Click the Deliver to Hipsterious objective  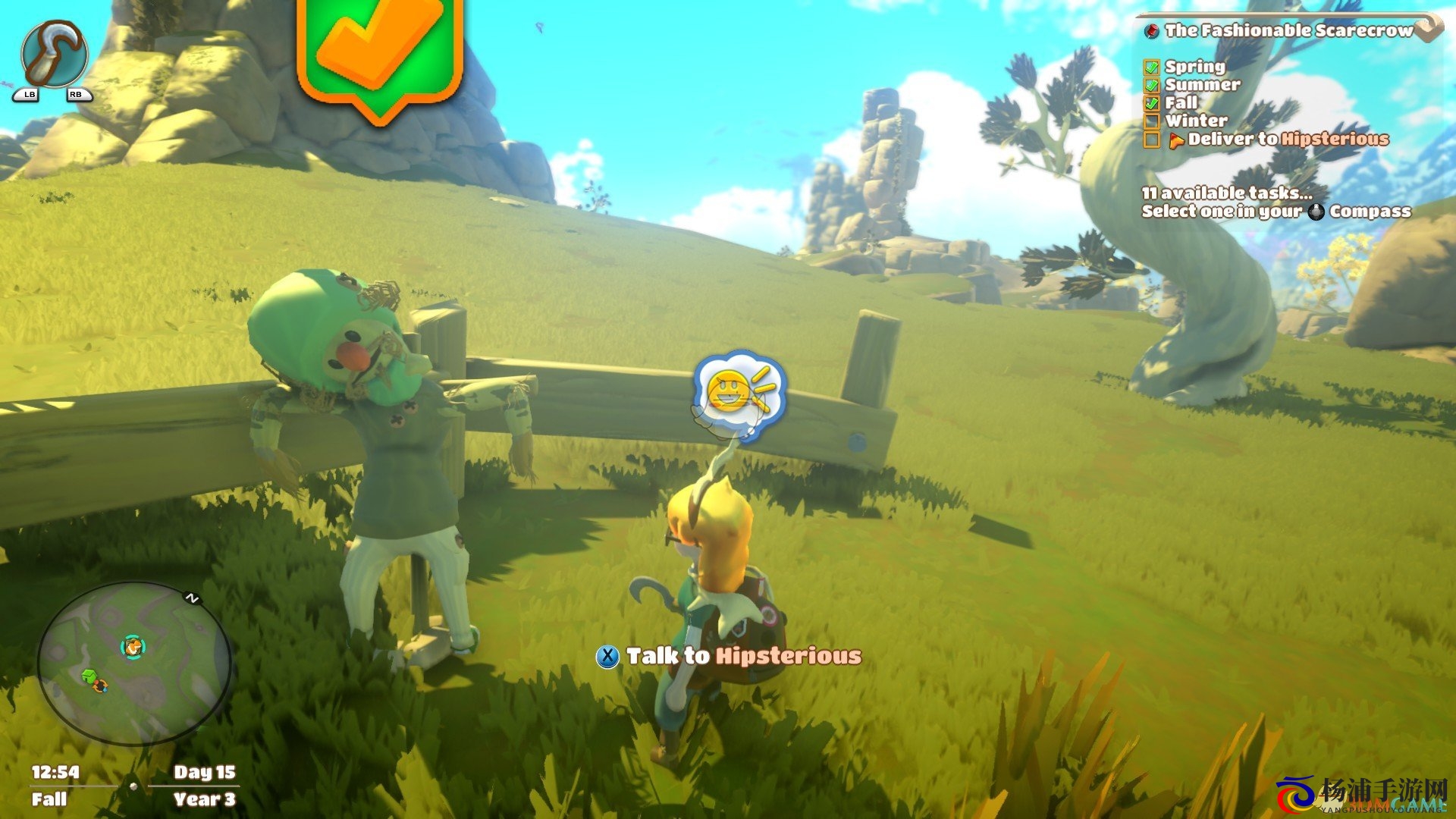tap(1288, 139)
